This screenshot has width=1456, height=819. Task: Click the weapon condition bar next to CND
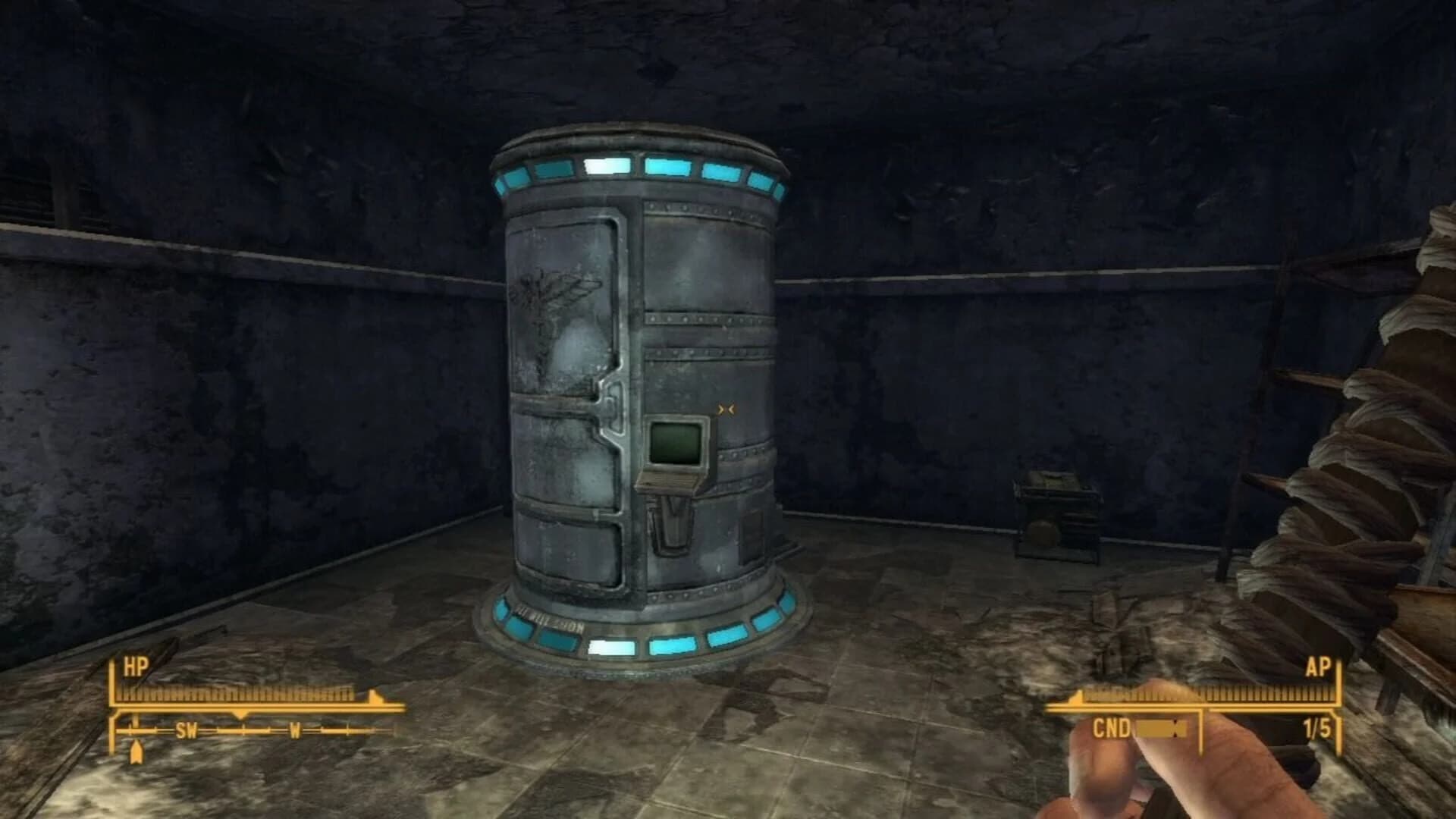click(x=1160, y=726)
